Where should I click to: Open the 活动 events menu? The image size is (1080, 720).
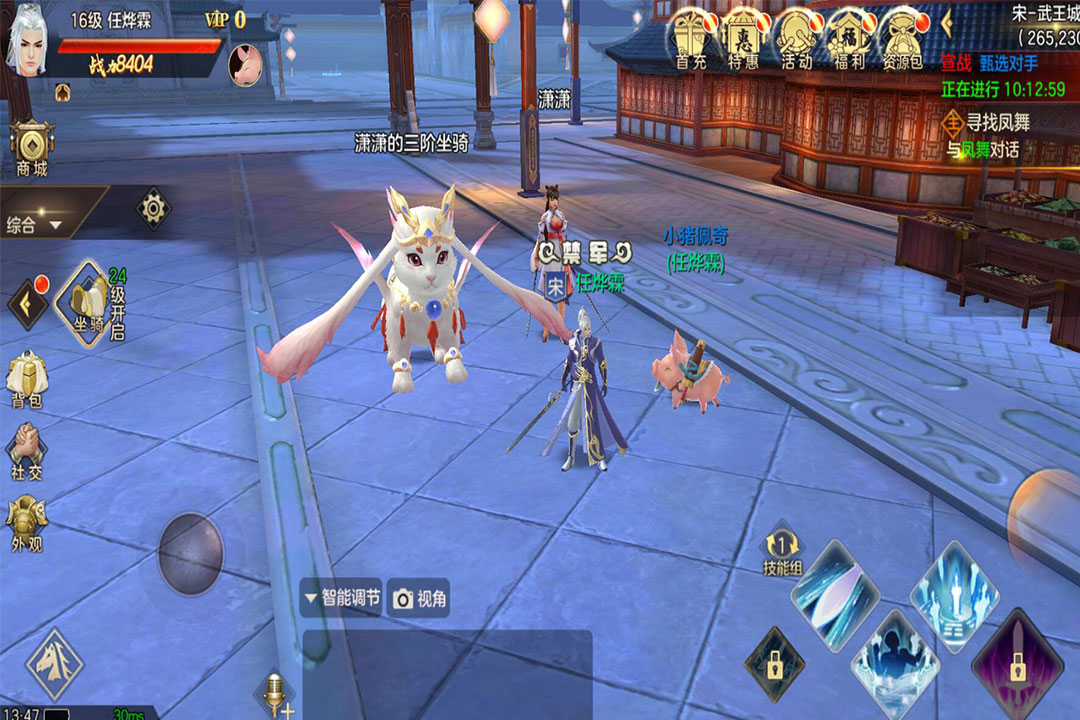(796, 36)
